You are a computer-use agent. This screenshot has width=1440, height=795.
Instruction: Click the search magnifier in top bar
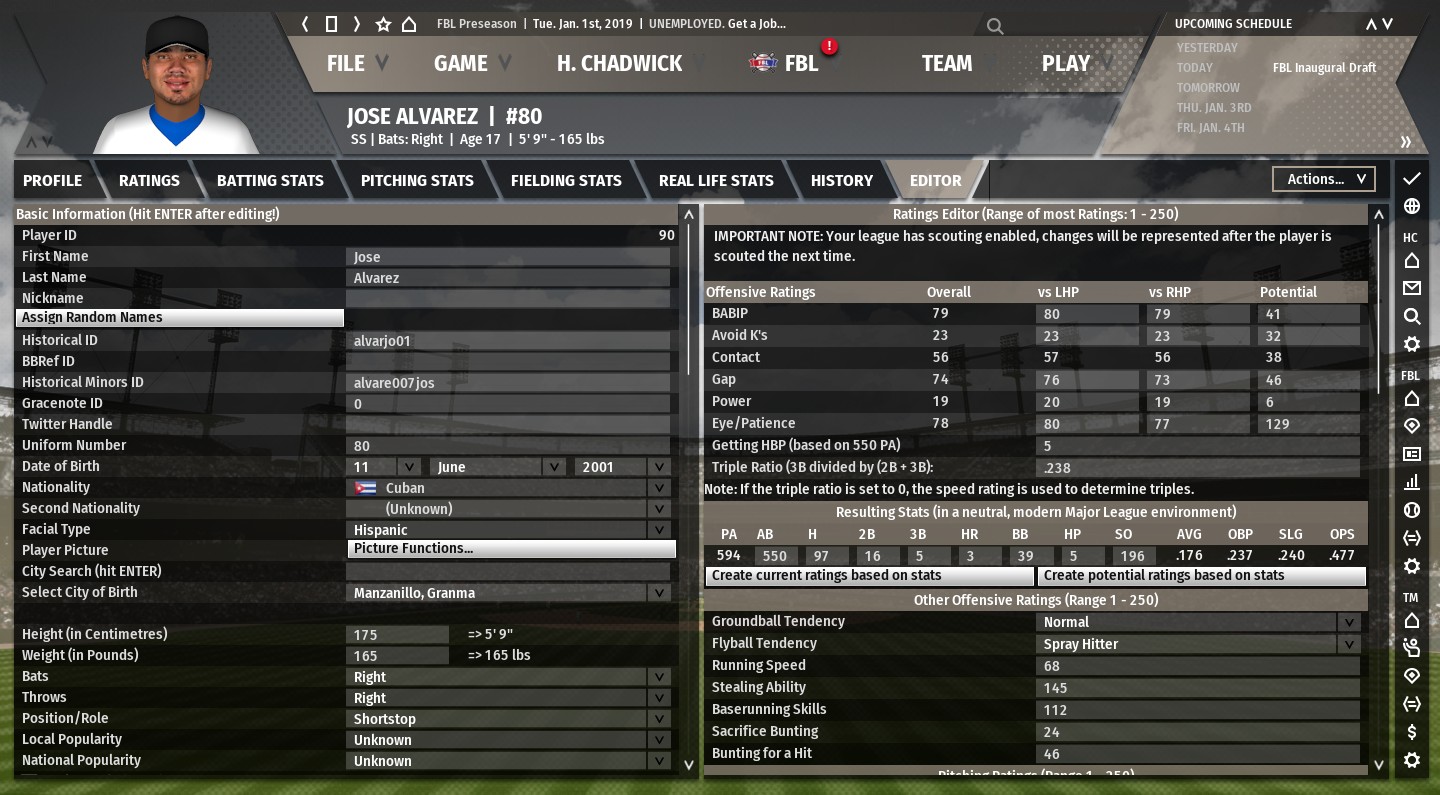[x=995, y=26]
